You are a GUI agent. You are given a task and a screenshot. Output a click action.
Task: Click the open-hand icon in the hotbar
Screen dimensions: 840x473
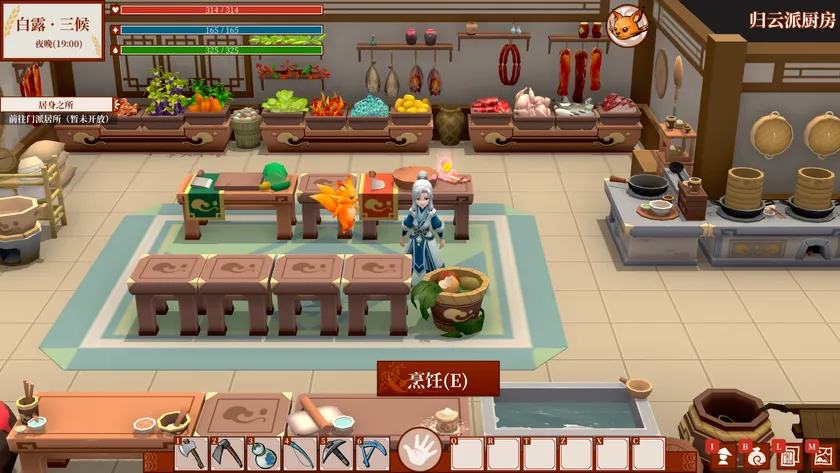(420, 450)
